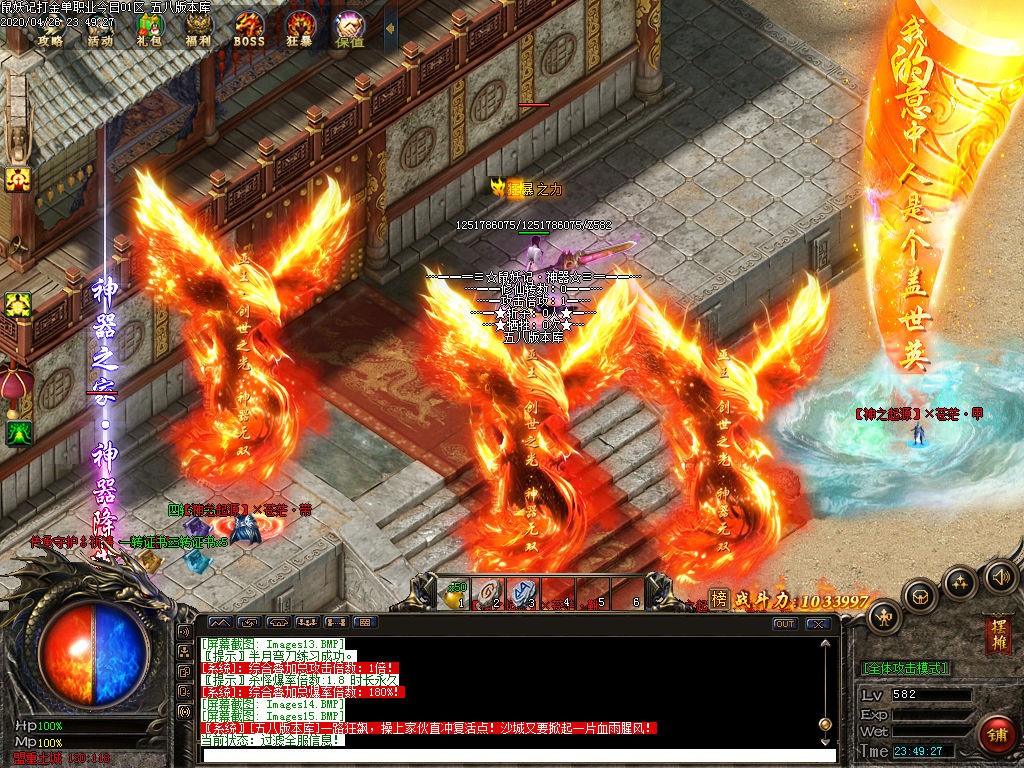Image resolution: width=1024 pixels, height=768 pixels.
Task: Toggle sound with the speaker button
Action: [x=999, y=575]
